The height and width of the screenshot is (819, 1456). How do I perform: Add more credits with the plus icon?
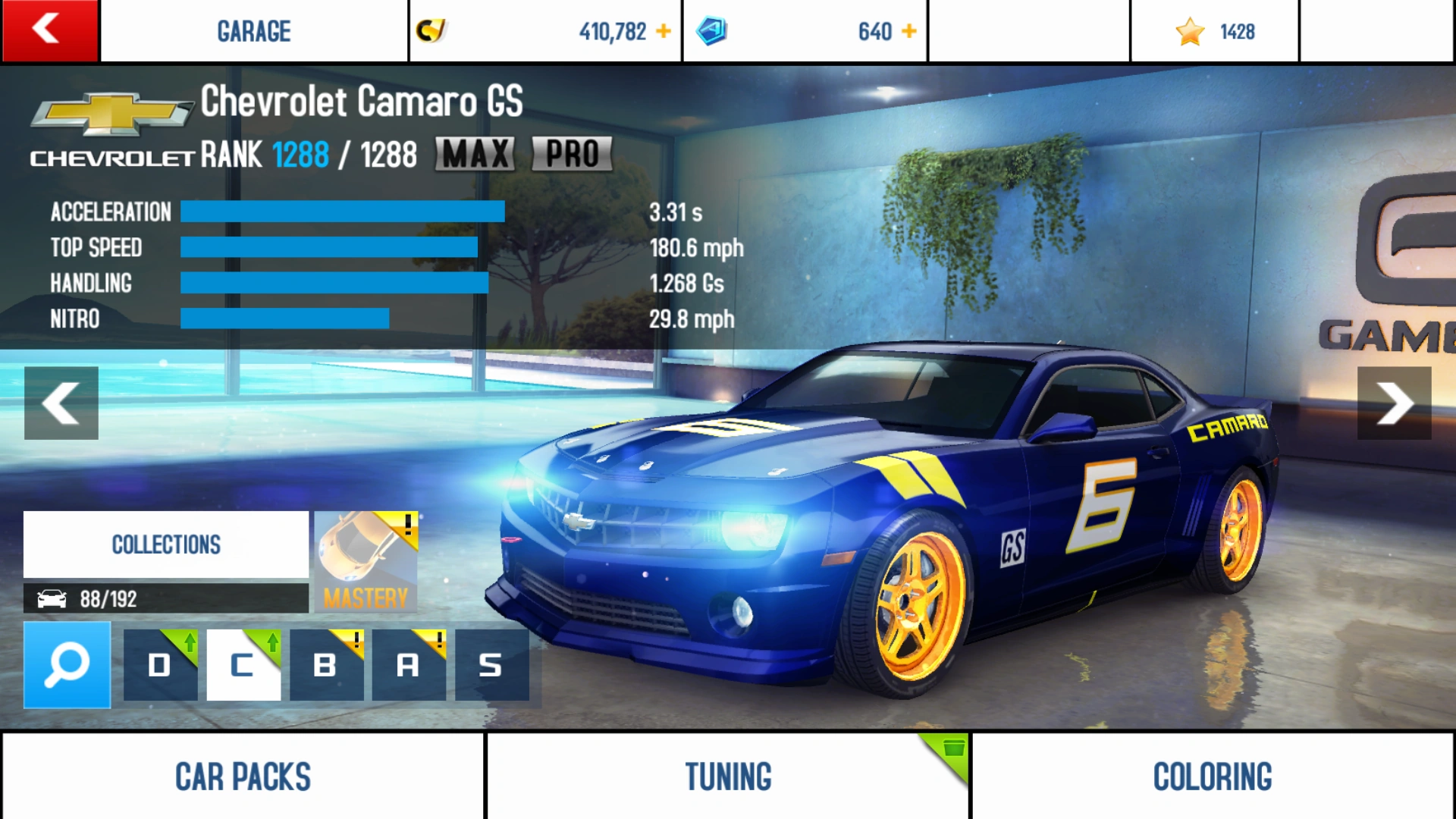point(664,31)
